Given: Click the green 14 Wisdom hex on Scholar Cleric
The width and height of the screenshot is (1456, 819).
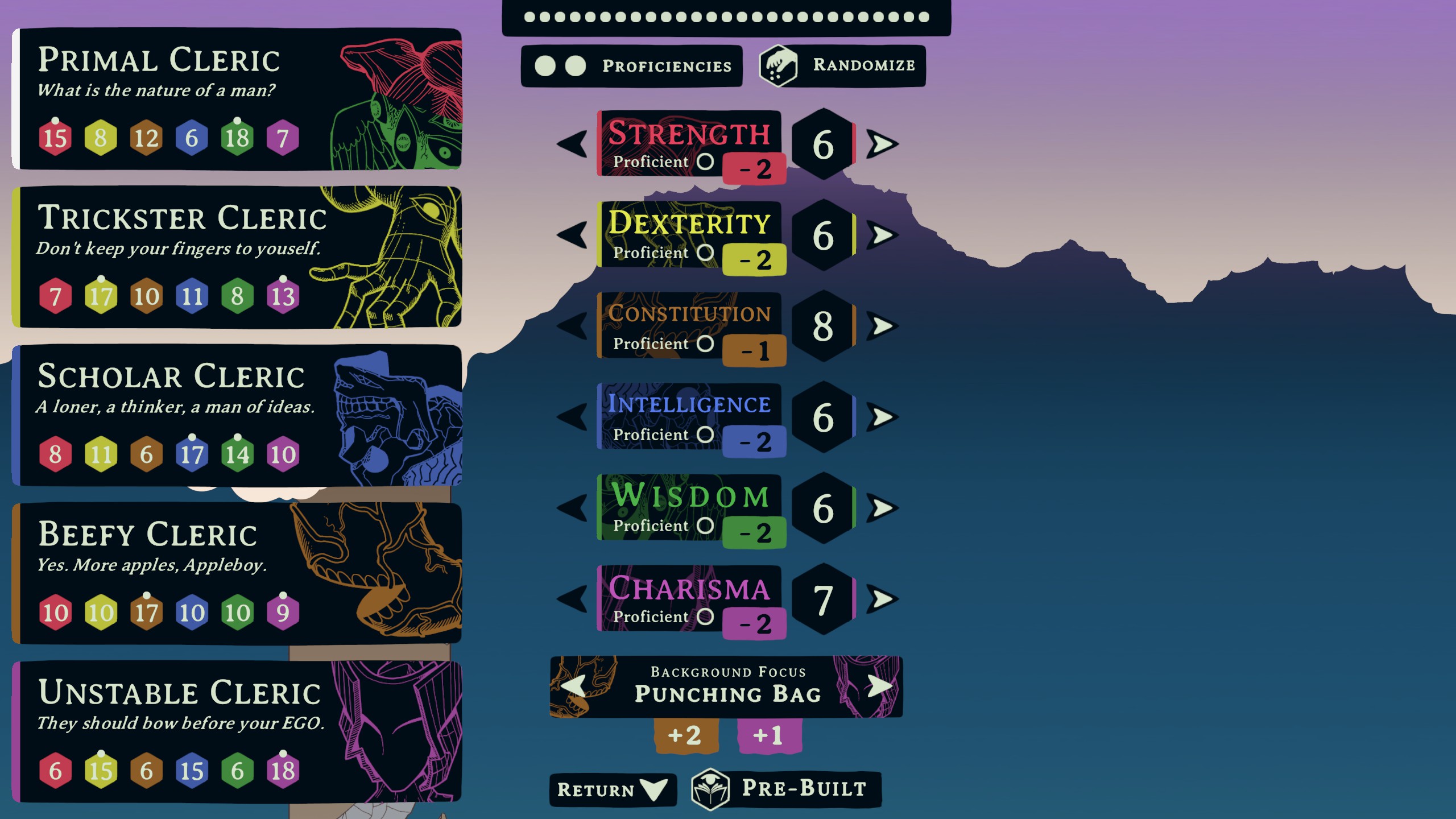Looking at the screenshot, I should (x=239, y=453).
